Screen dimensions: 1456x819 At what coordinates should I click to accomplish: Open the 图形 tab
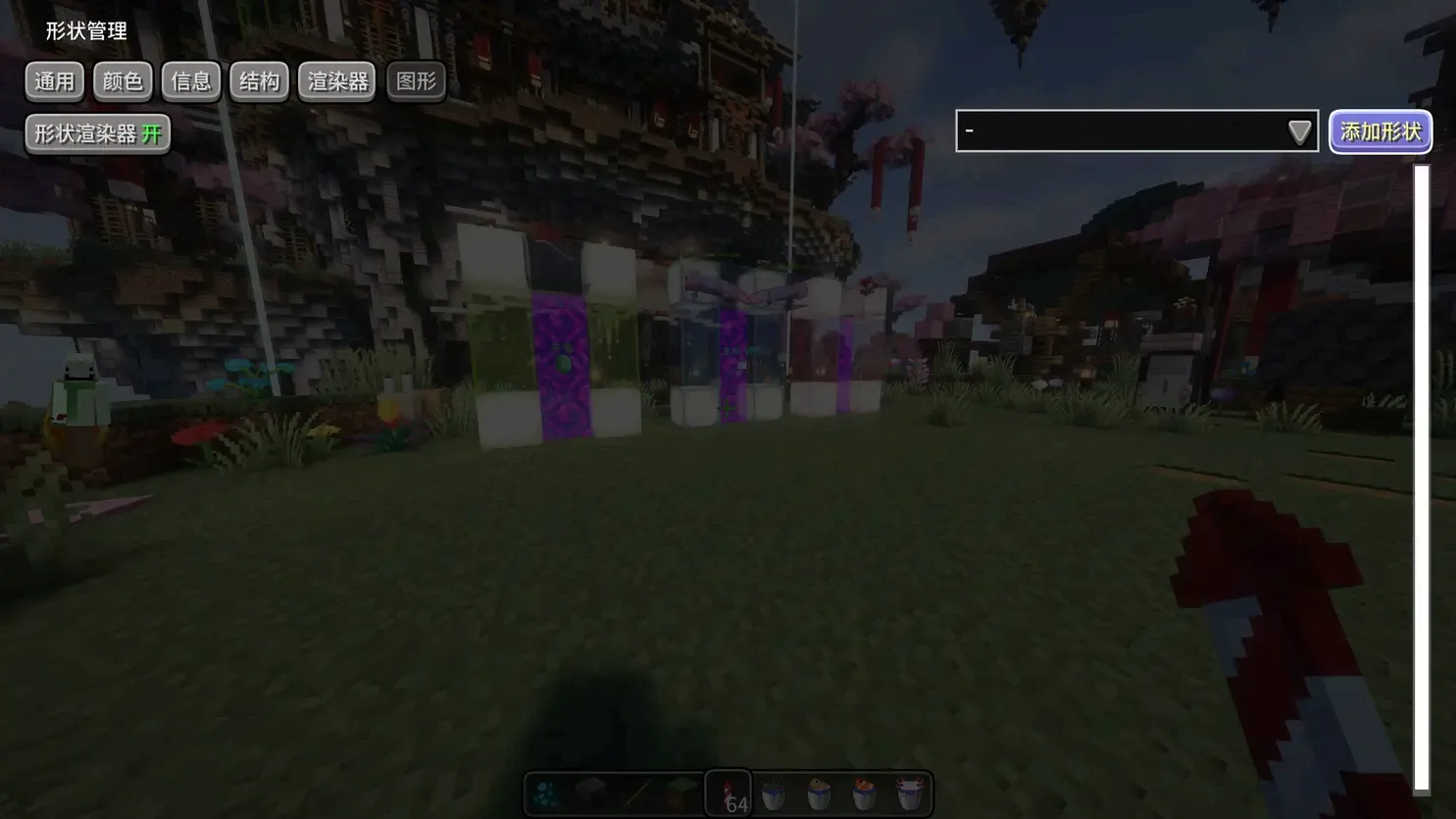(x=416, y=80)
